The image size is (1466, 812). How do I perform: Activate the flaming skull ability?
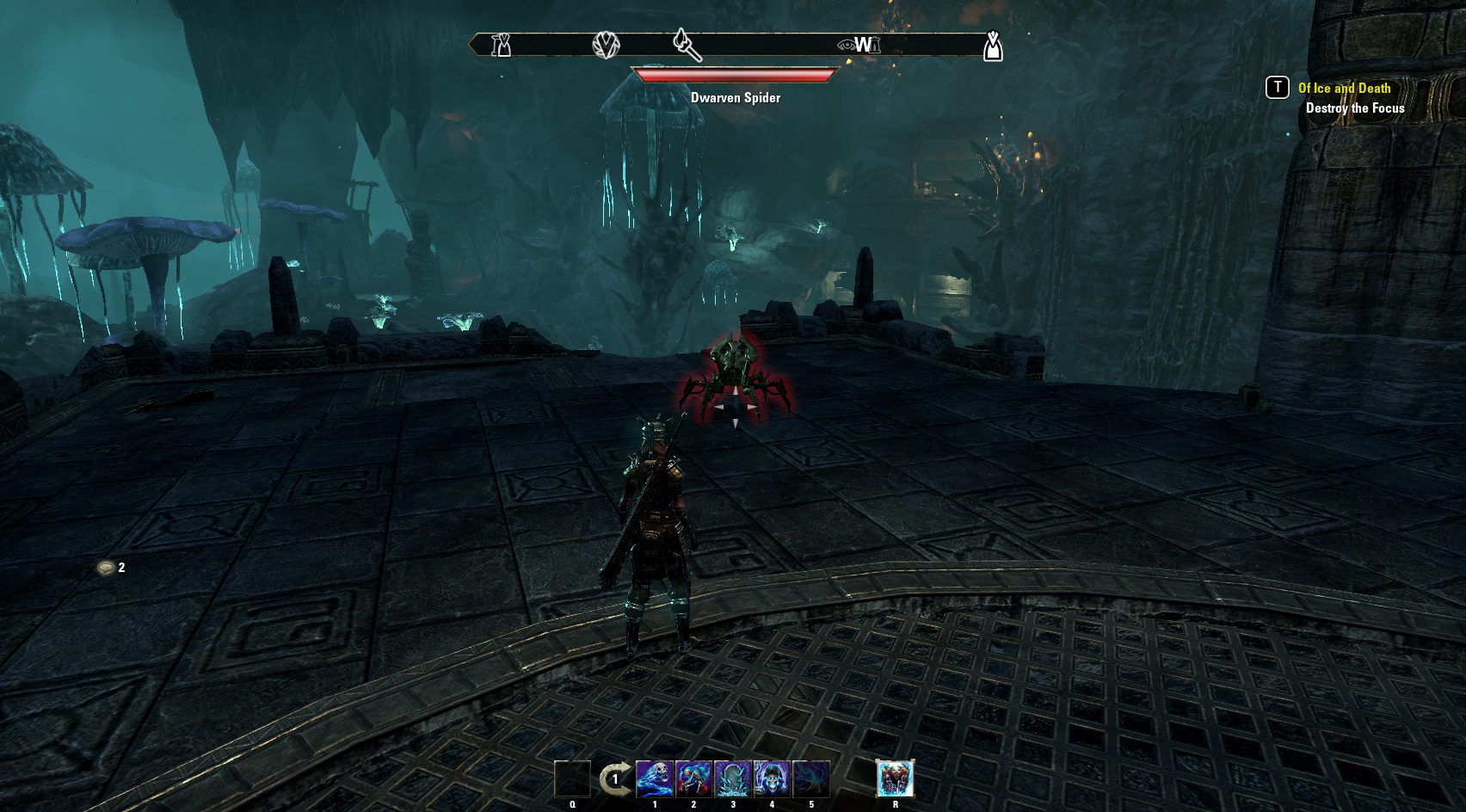coord(654,778)
